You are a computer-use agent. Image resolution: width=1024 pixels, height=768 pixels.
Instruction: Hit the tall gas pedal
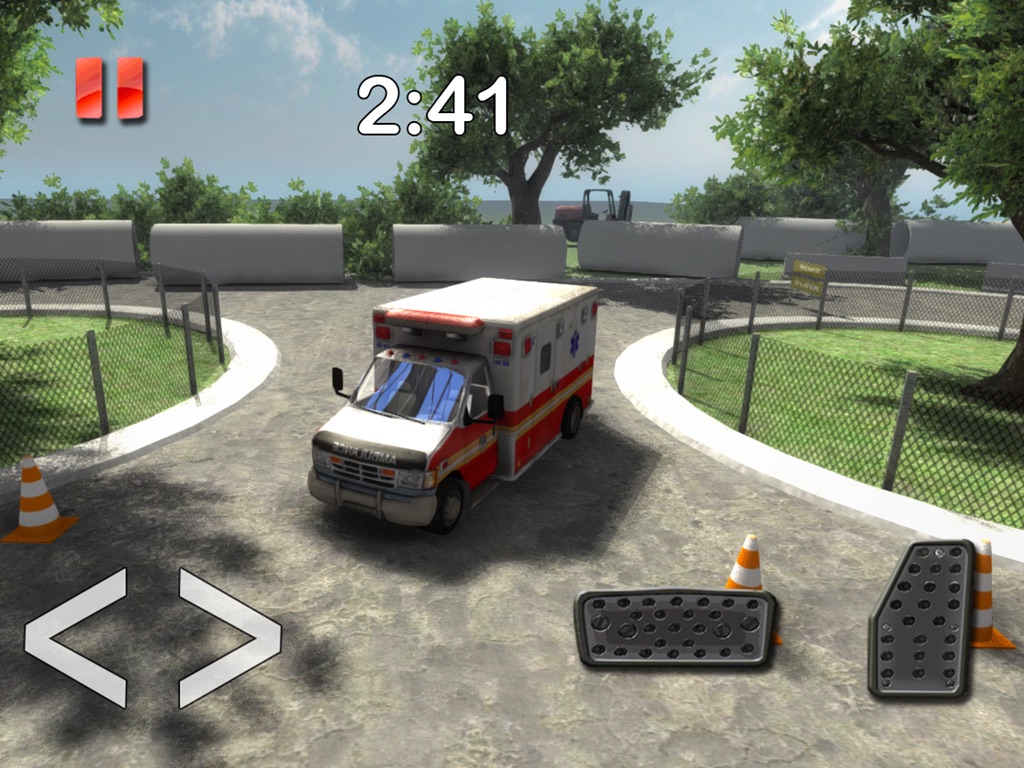point(921,619)
